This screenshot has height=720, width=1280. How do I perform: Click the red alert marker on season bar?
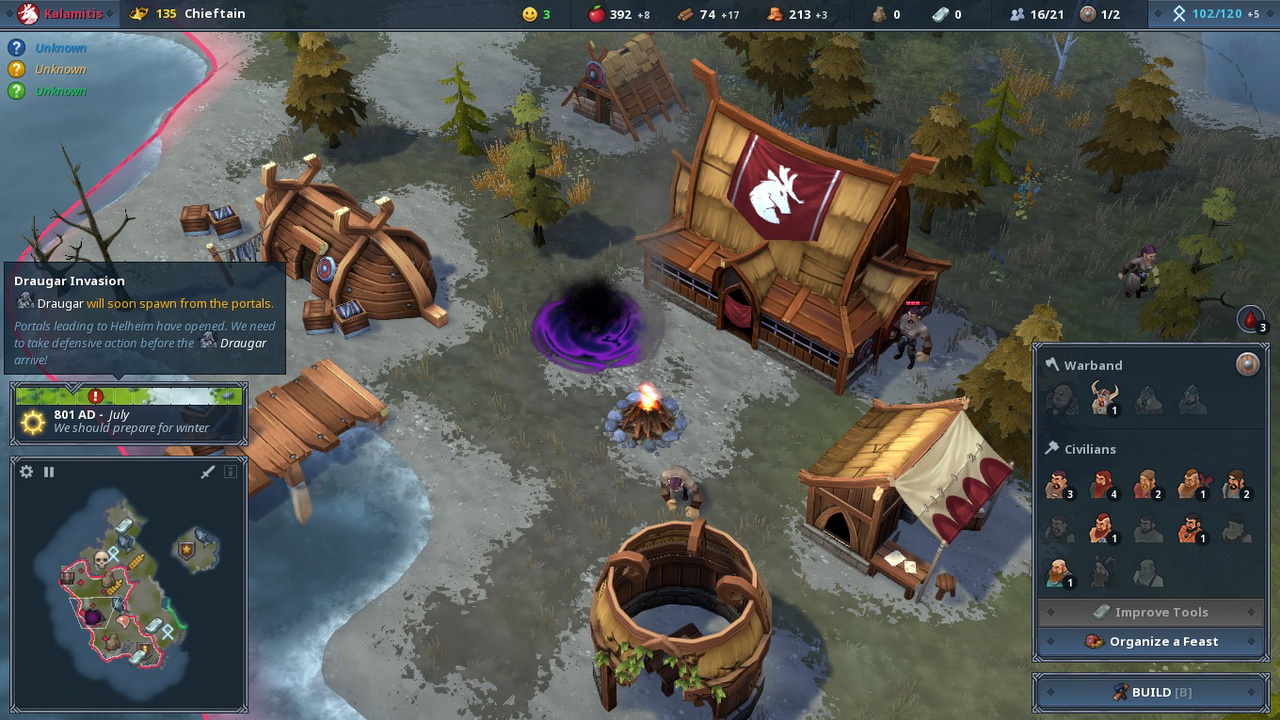[x=96, y=396]
